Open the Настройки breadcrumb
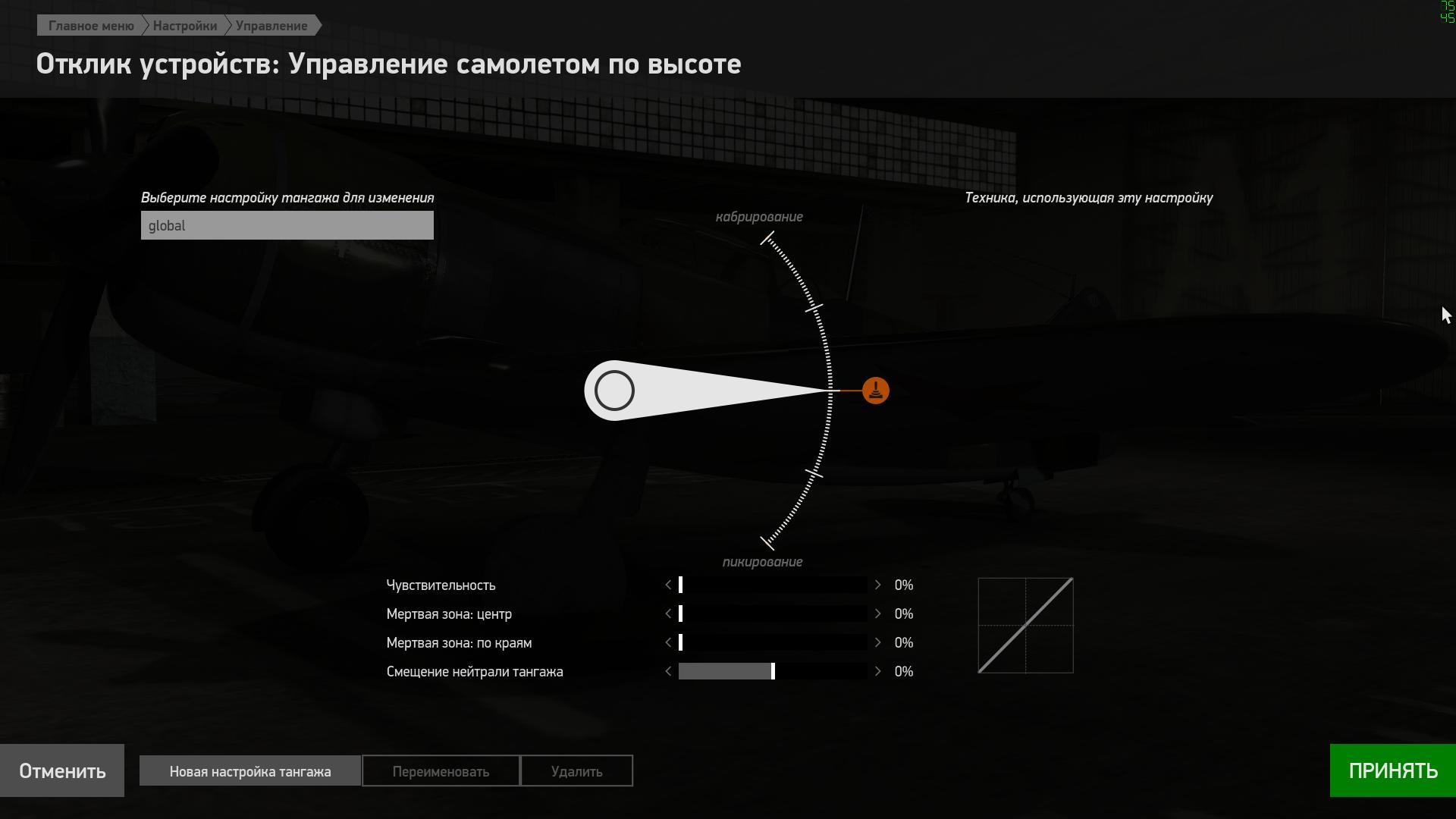This screenshot has height=819, width=1456. (x=184, y=26)
